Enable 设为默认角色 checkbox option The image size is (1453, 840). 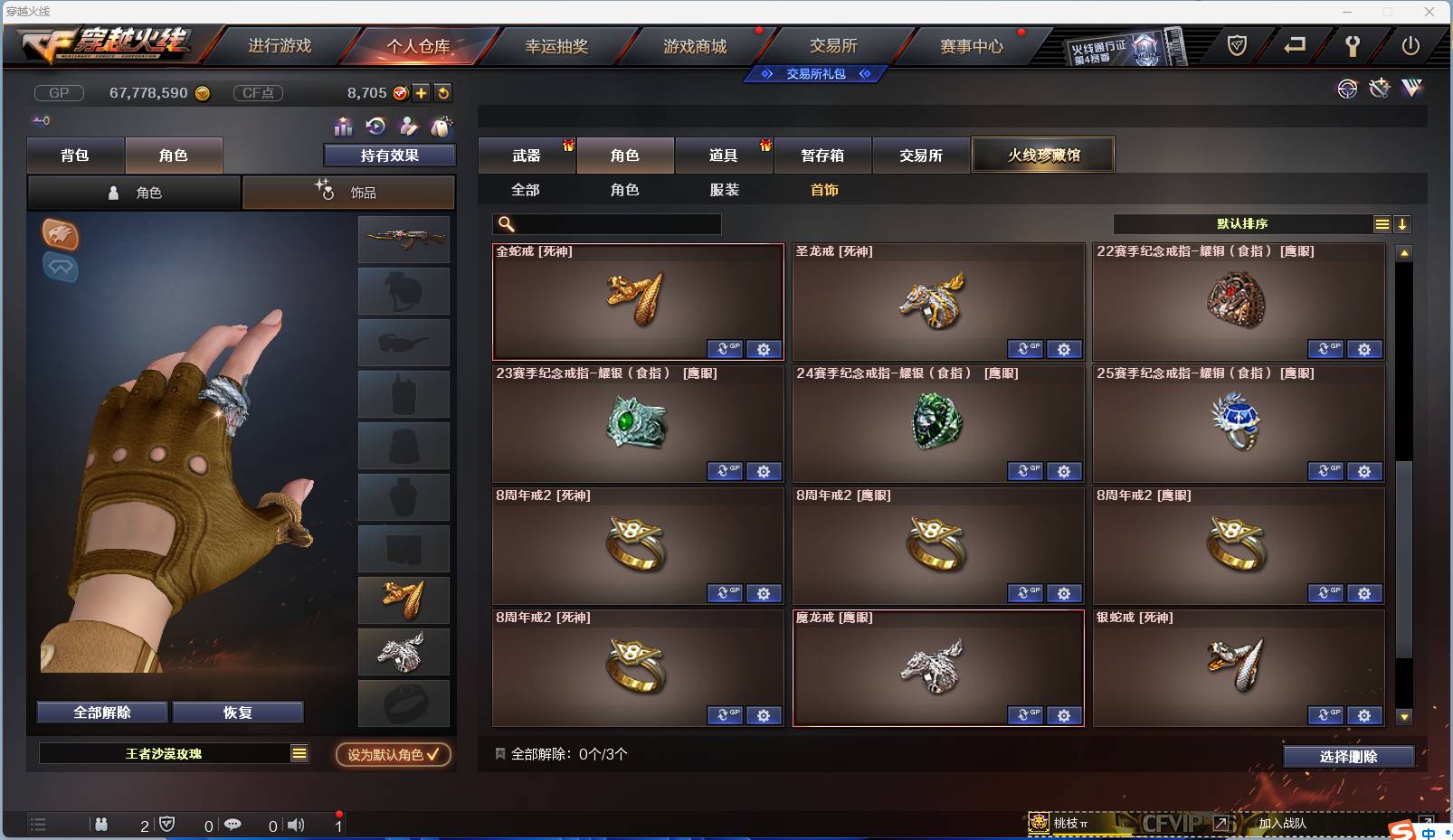393,755
